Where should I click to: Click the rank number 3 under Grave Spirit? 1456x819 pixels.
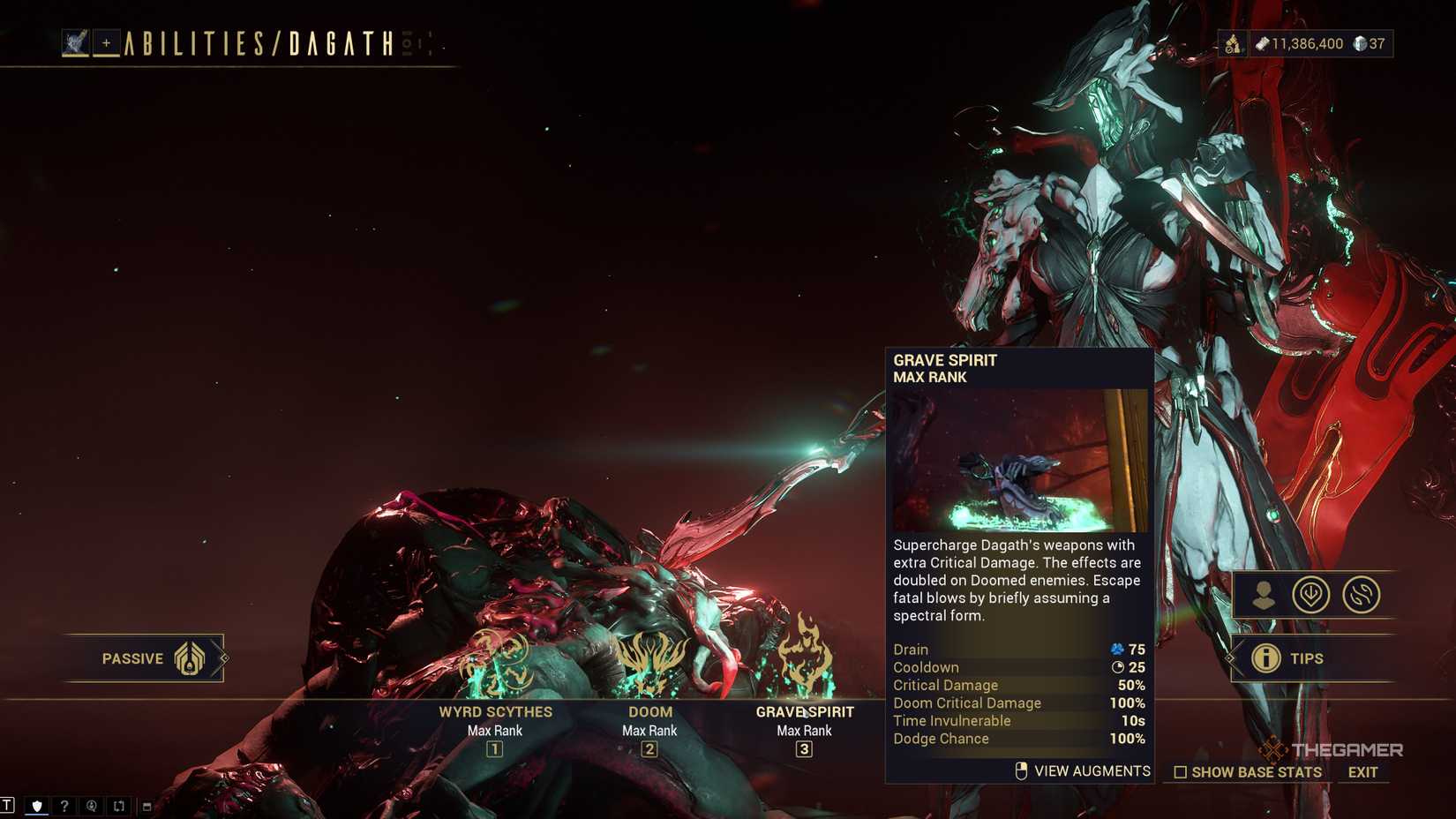tap(804, 749)
